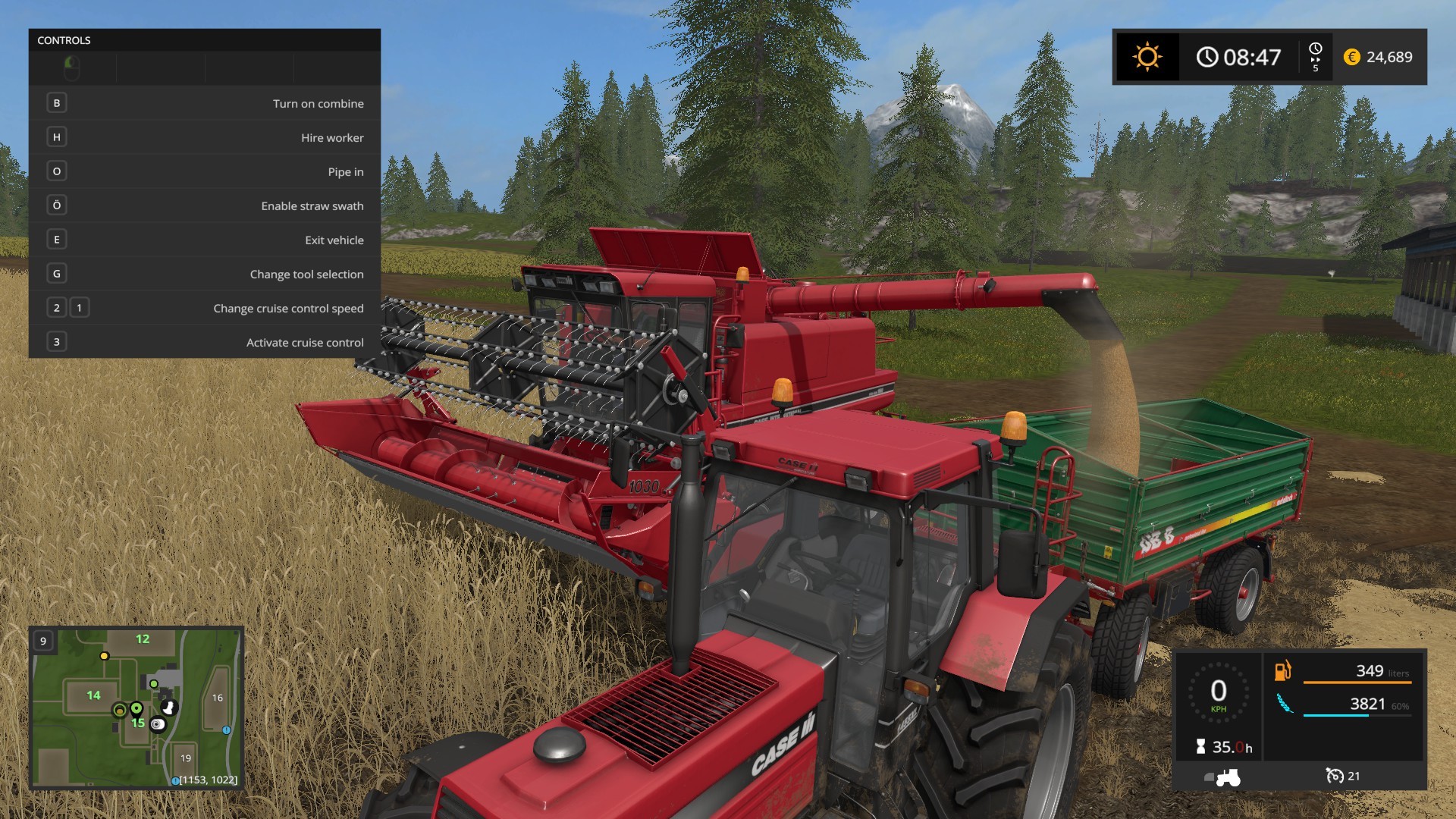Click the sun weather icon
1456x819 pixels.
1147,57
